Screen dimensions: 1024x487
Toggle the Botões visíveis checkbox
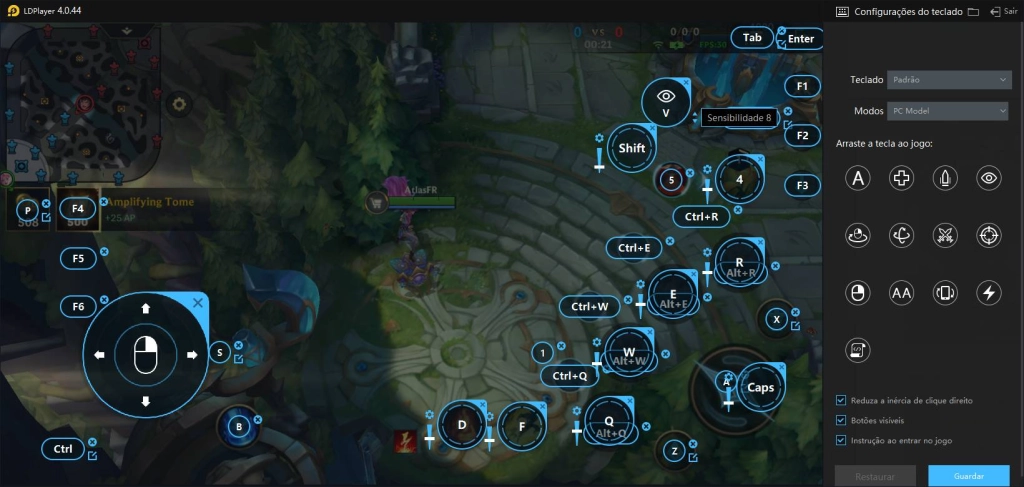(x=841, y=420)
